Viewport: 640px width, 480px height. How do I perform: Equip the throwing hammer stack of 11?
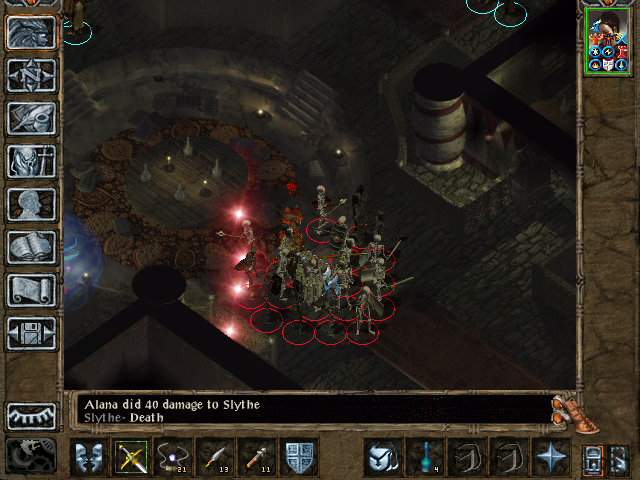(x=257, y=456)
